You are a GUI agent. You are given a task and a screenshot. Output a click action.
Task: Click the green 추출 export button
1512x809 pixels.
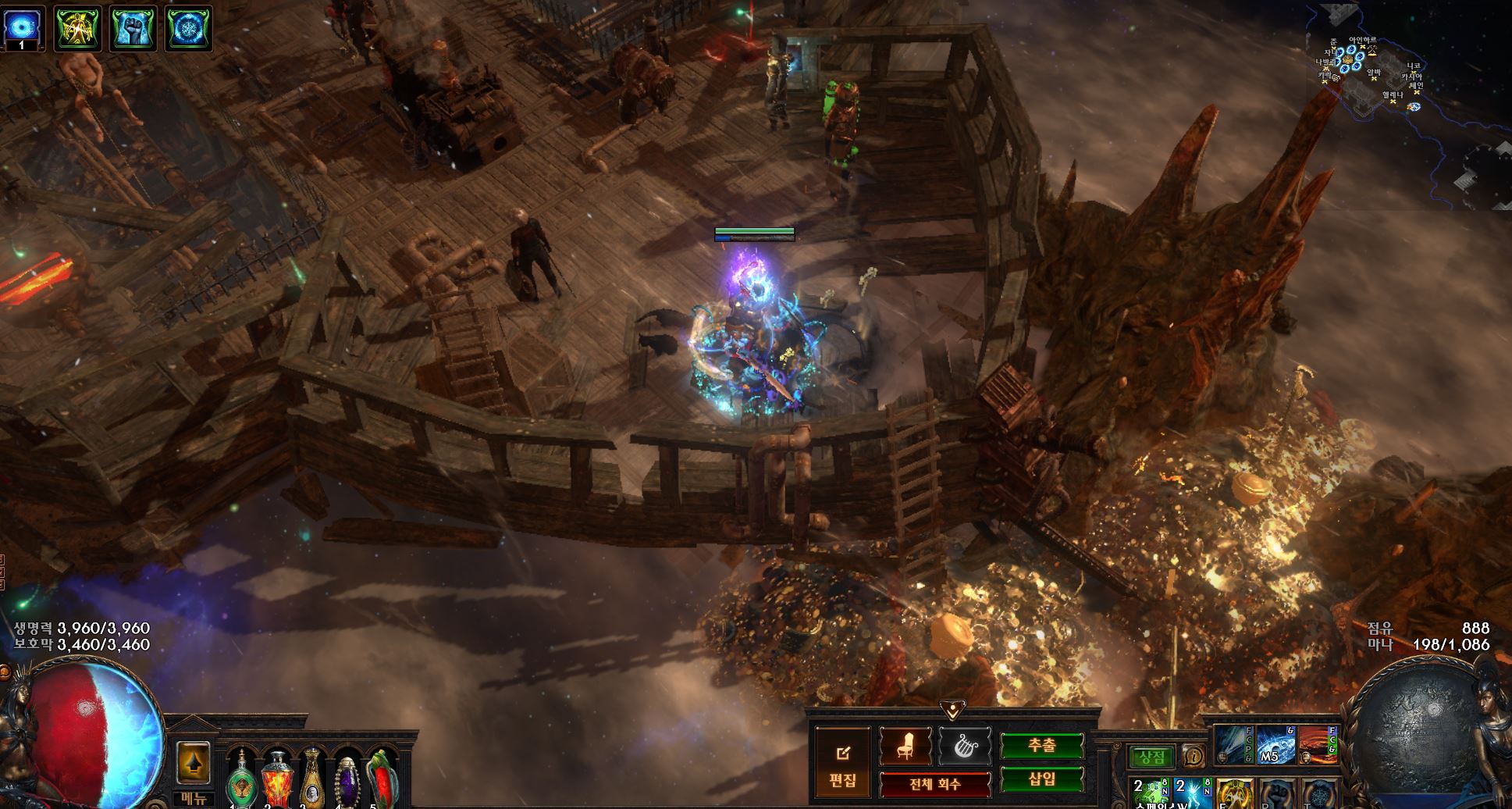click(x=1041, y=746)
